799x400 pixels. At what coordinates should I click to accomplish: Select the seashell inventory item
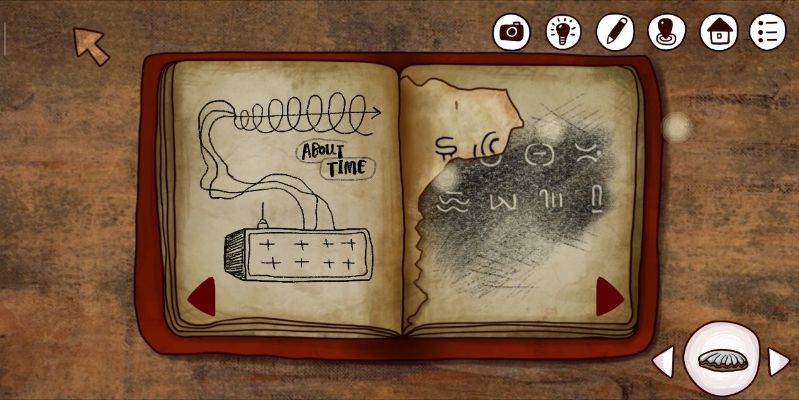[721, 360]
